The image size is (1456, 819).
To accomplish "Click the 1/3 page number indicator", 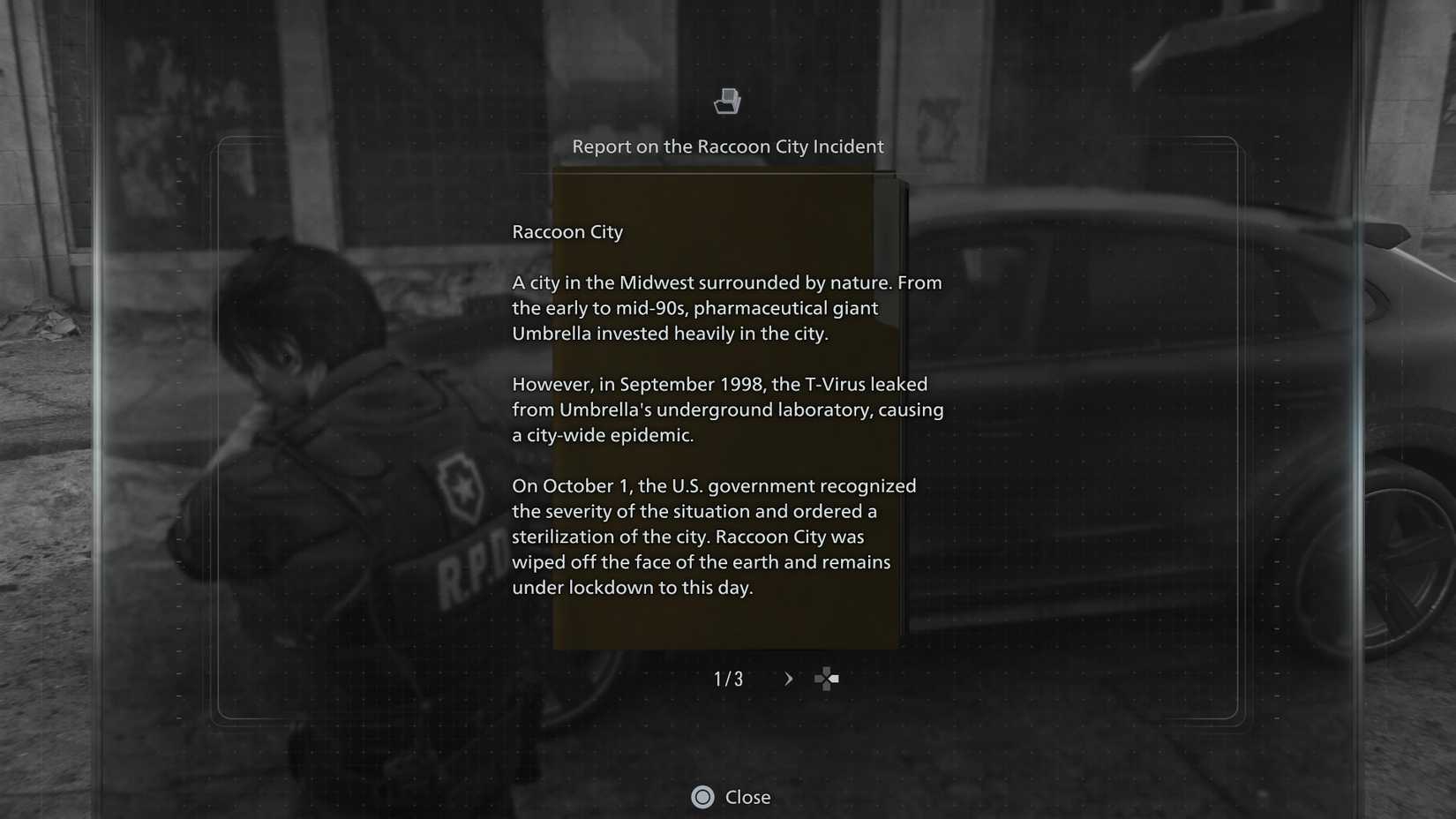I will click(x=728, y=679).
